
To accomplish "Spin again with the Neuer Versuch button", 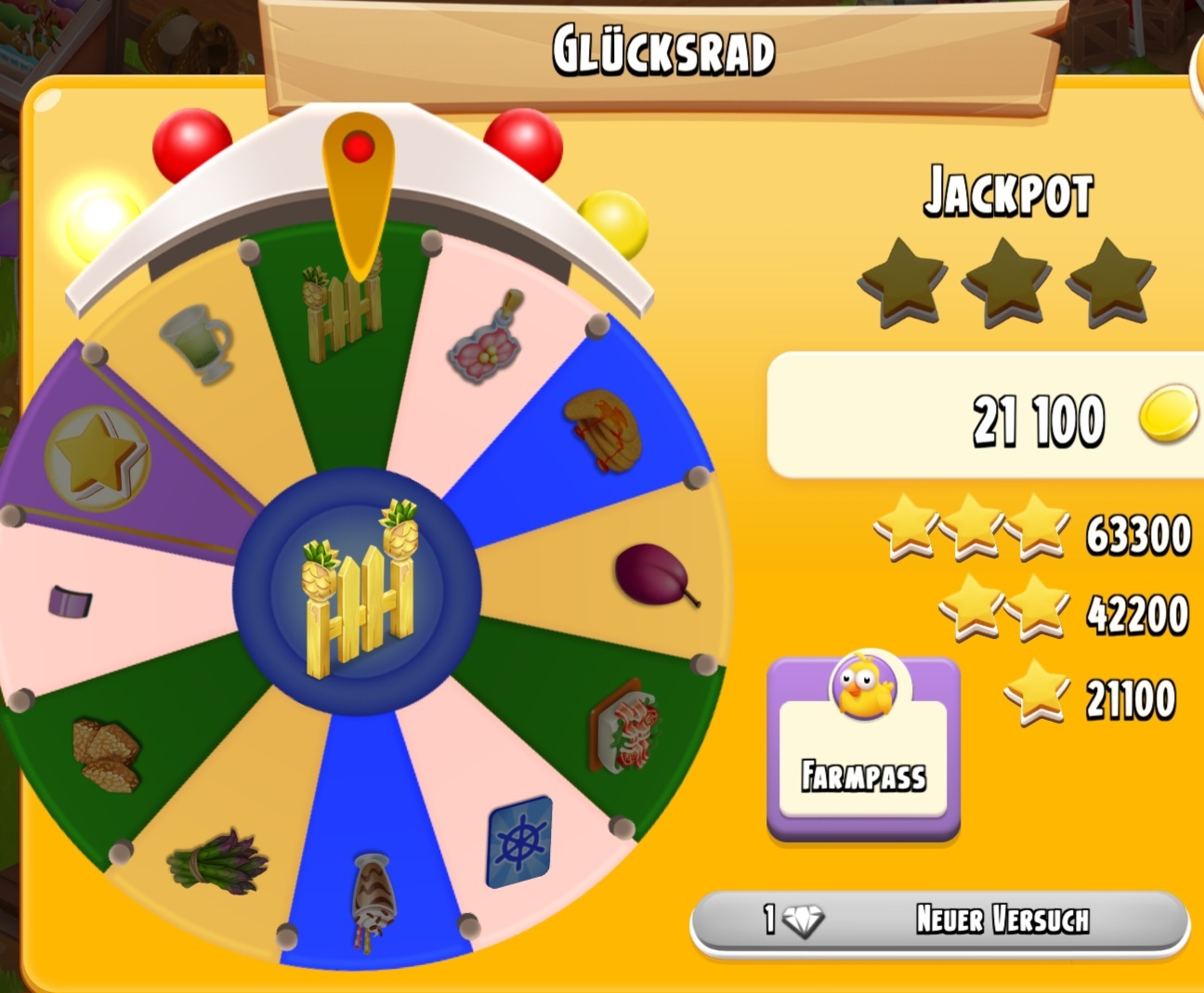I will click(939, 921).
